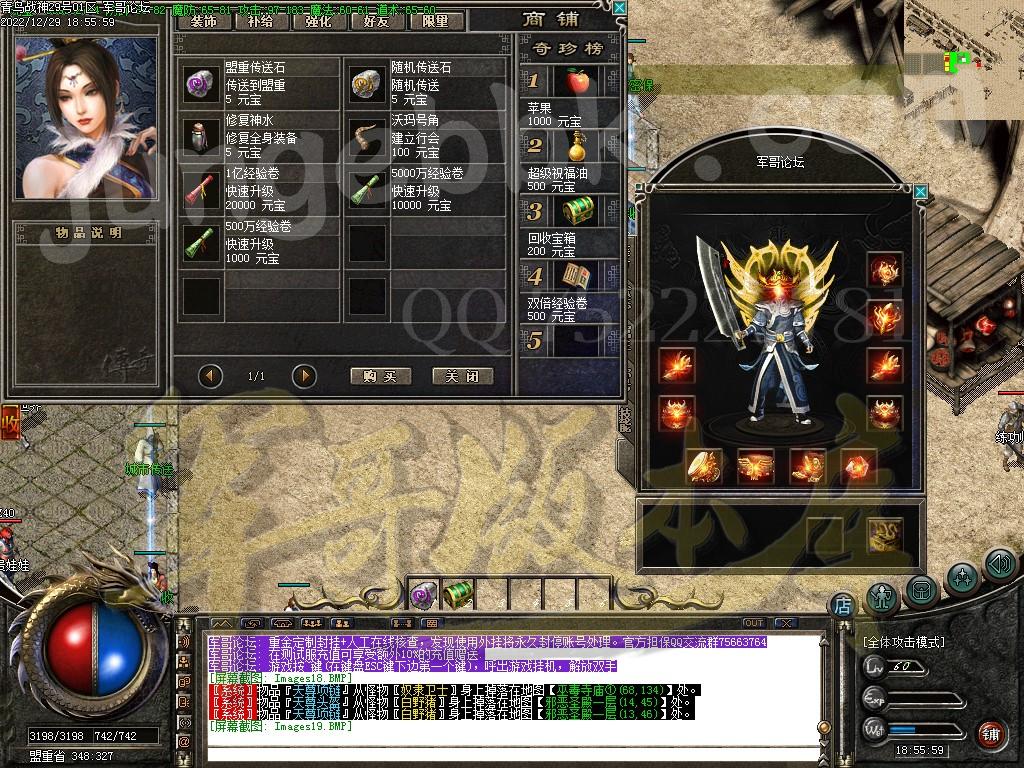Click the round 店 shop button
The height and width of the screenshot is (768, 1024).
(842, 604)
